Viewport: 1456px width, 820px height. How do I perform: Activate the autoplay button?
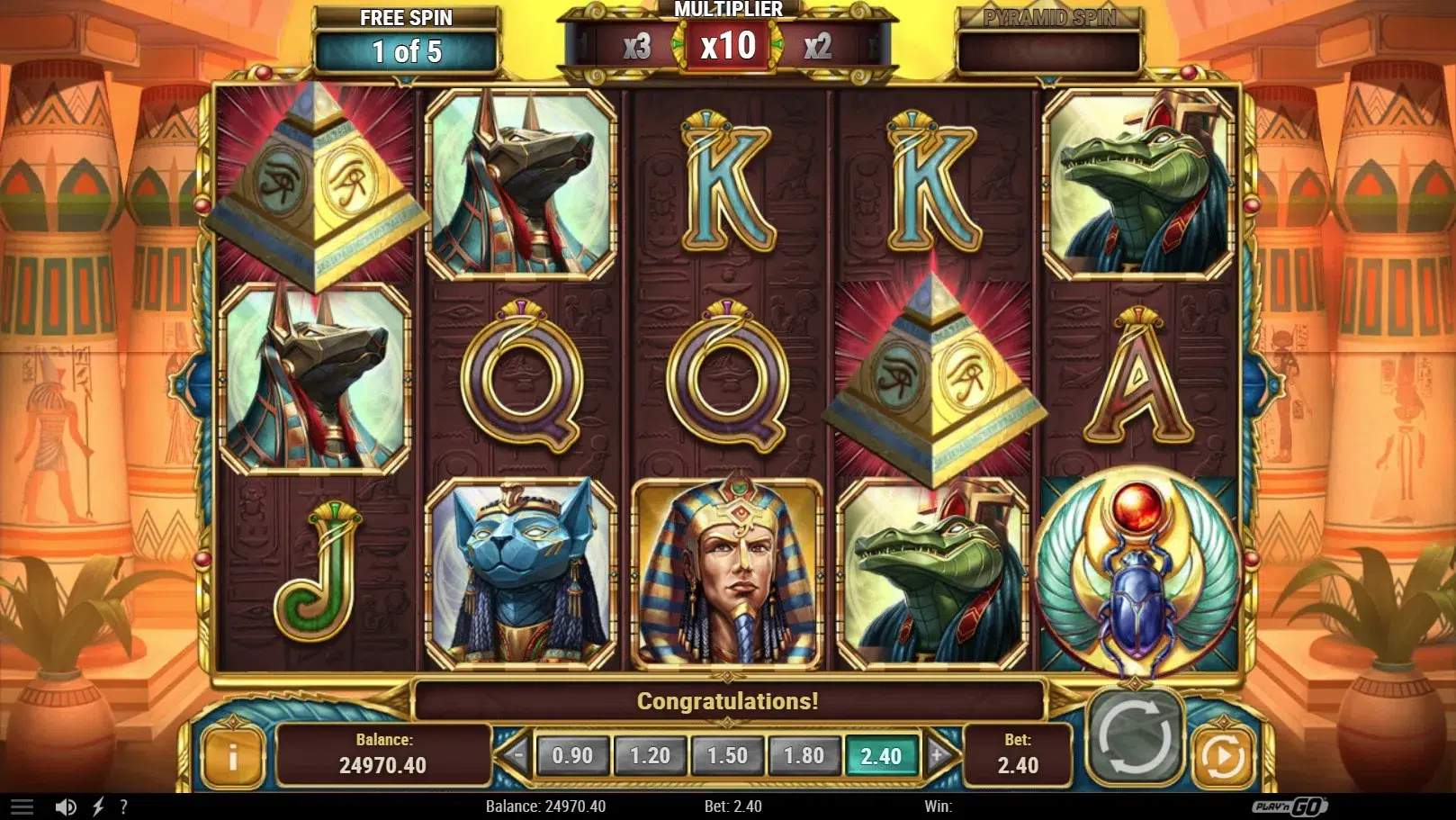(1223, 757)
